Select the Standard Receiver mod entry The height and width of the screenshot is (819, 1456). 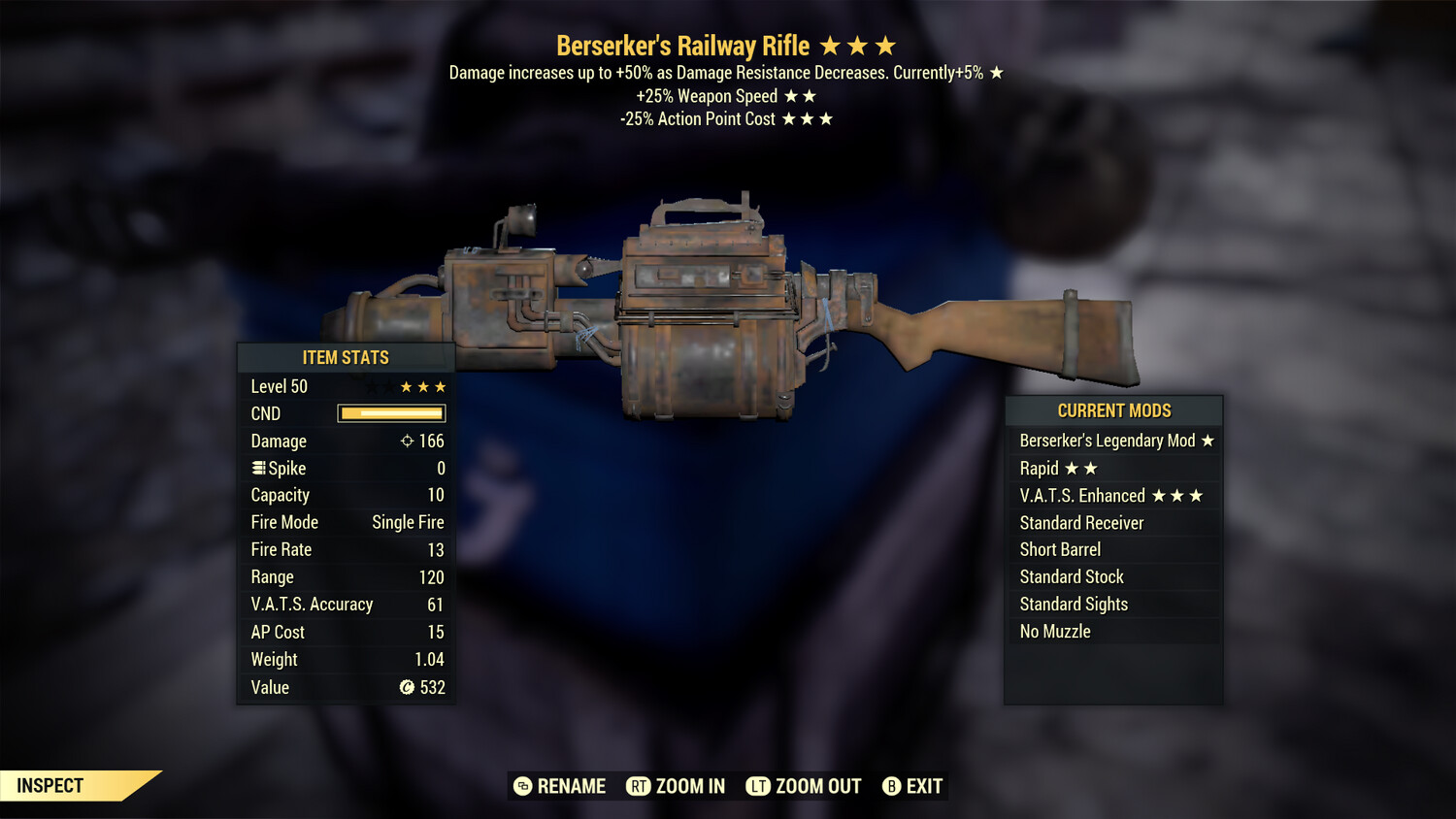tap(1081, 522)
